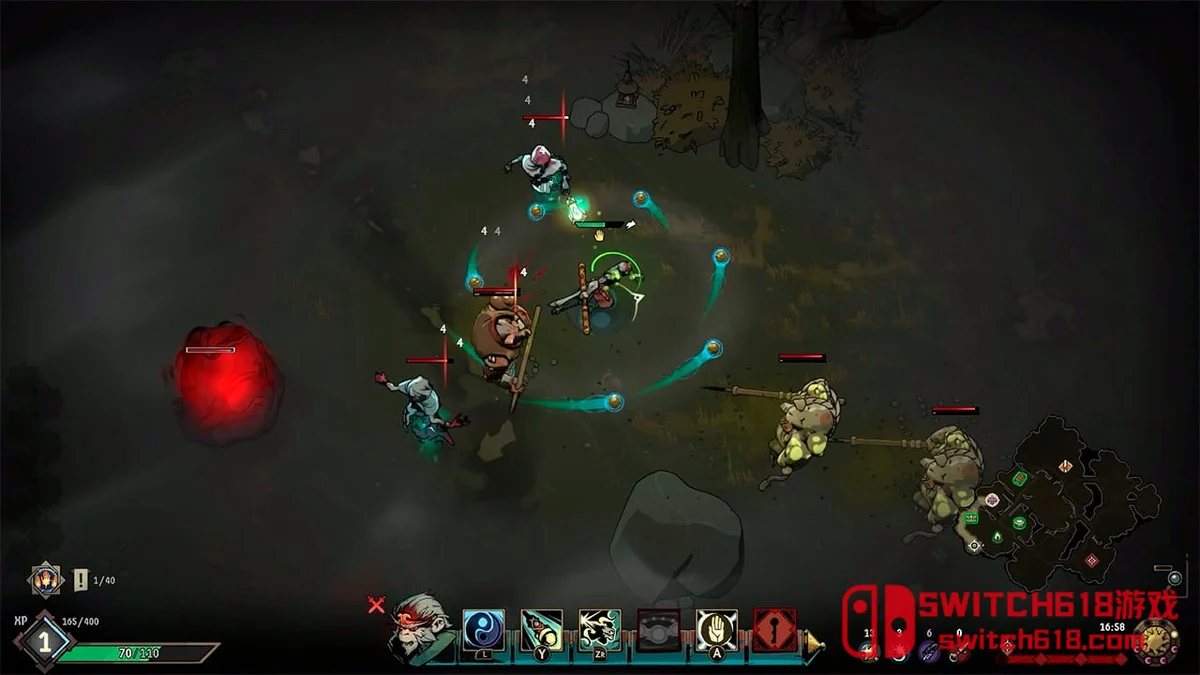1200x675 pixels.
Task: Trigger the dragon spirit ability
Action: (600, 630)
